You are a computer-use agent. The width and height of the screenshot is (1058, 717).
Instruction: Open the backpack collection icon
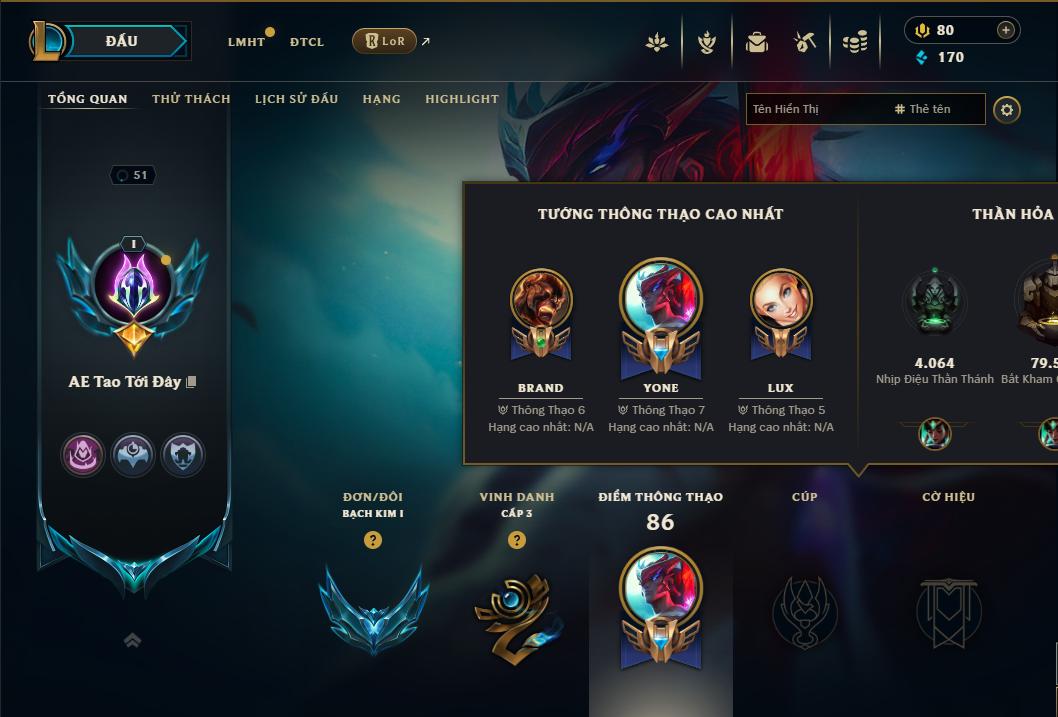pos(757,42)
